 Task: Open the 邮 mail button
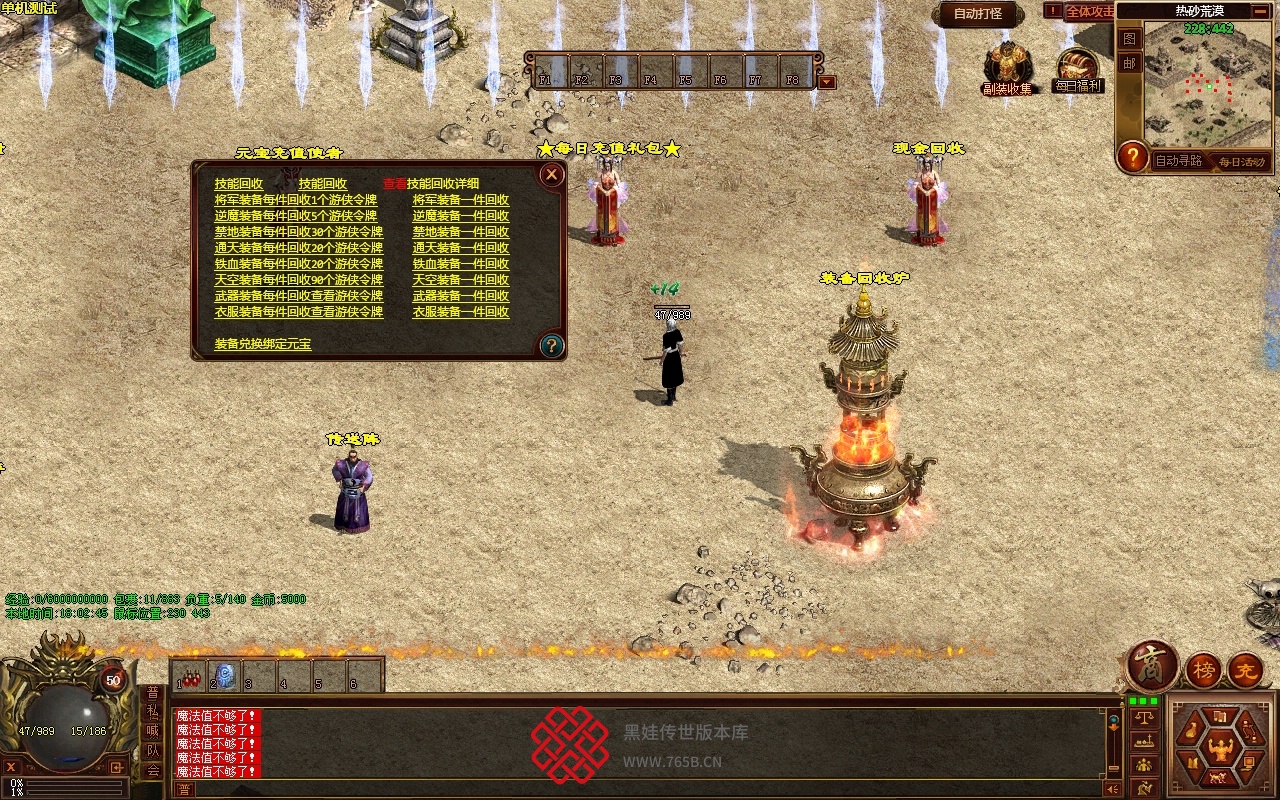pyautogui.click(x=1129, y=63)
